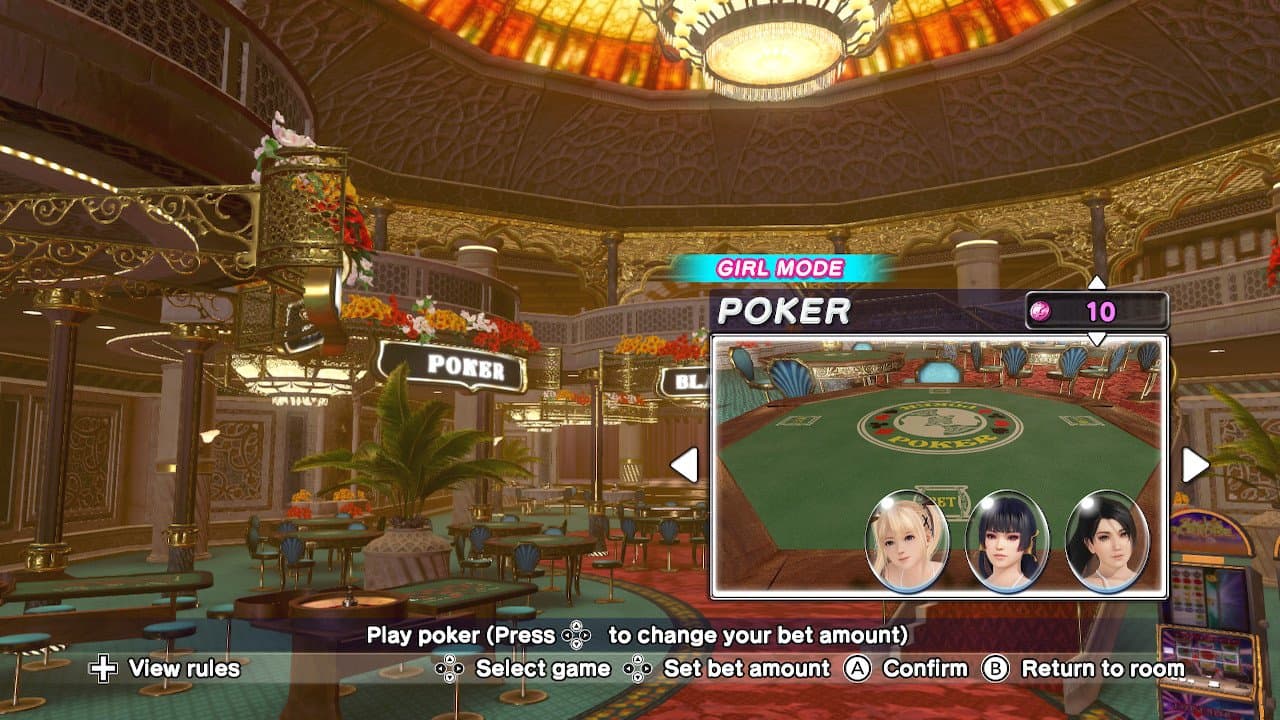
Task: Switch to the previous game with left arrow
Action: [x=684, y=465]
